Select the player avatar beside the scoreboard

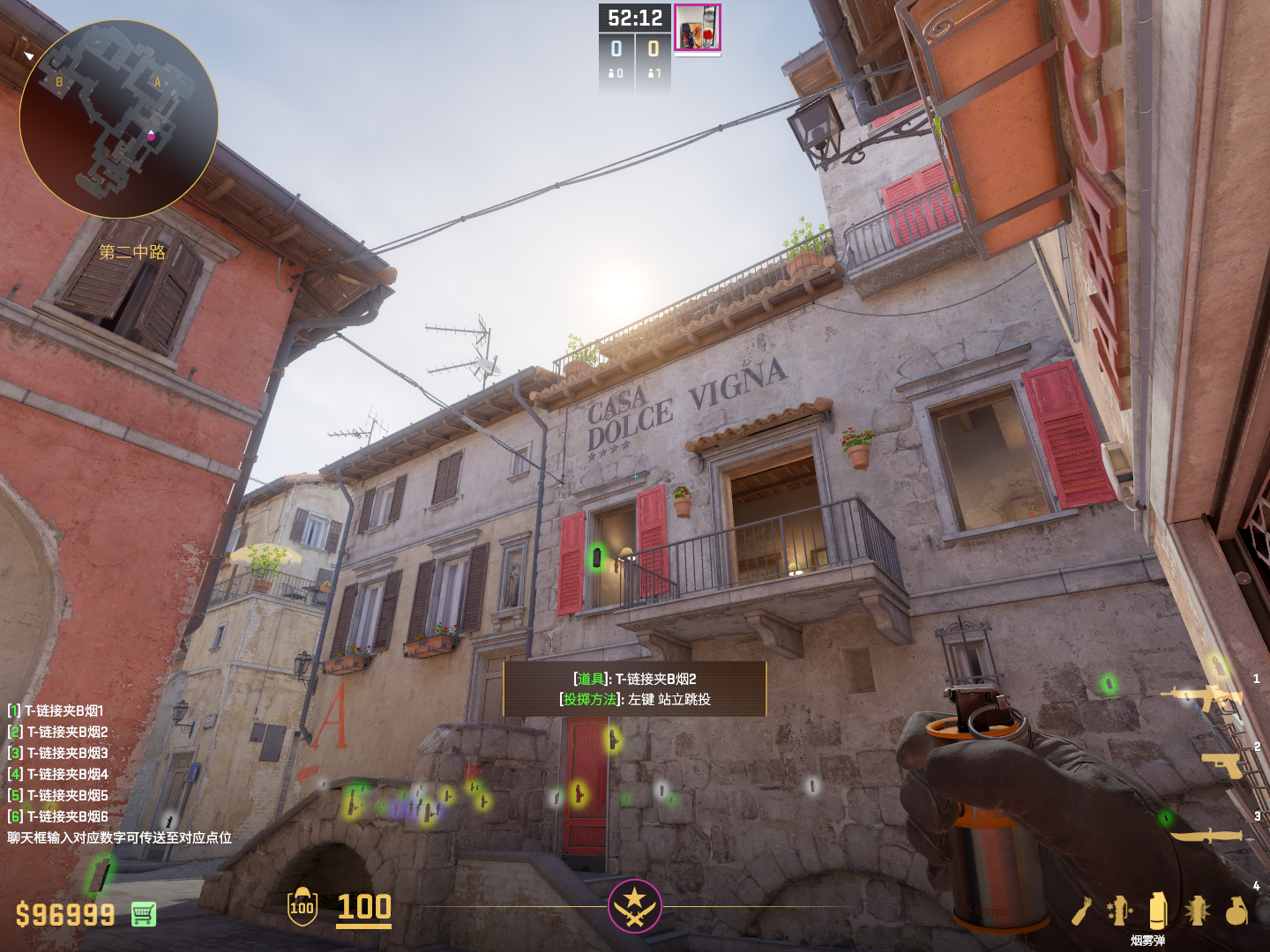click(698, 27)
